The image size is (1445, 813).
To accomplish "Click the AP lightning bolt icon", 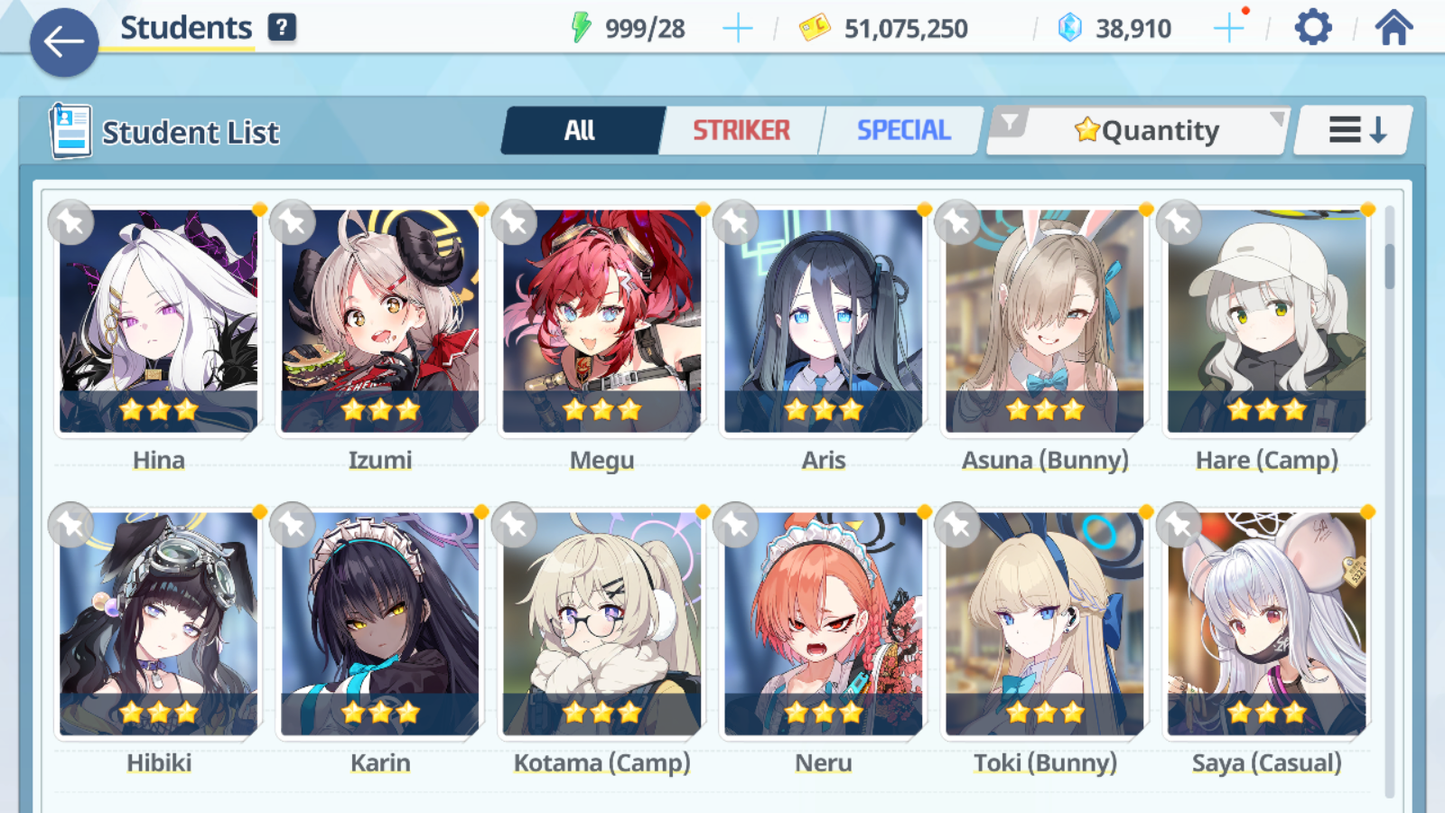I will pos(584,27).
